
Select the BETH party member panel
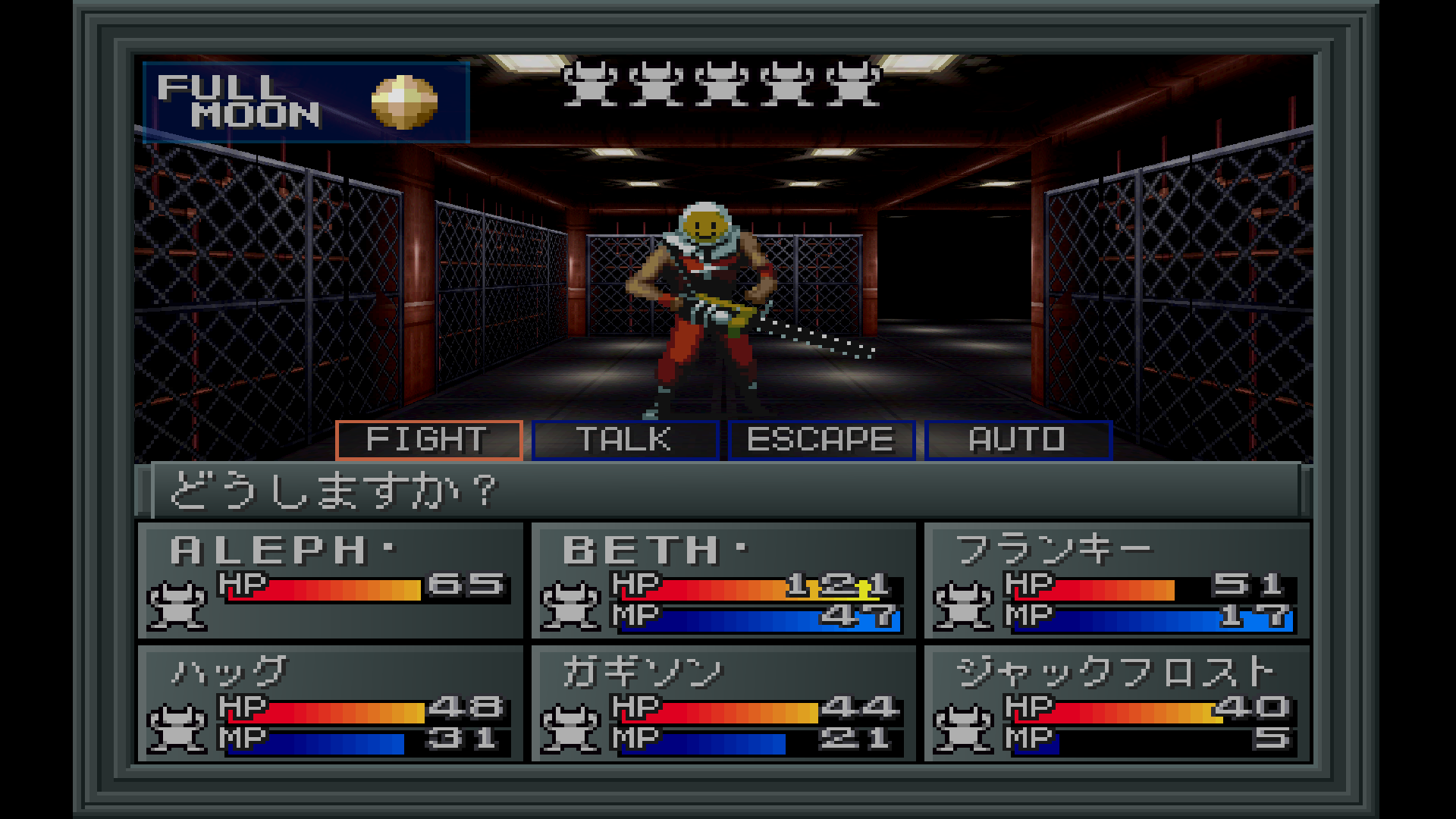pos(723,580)
